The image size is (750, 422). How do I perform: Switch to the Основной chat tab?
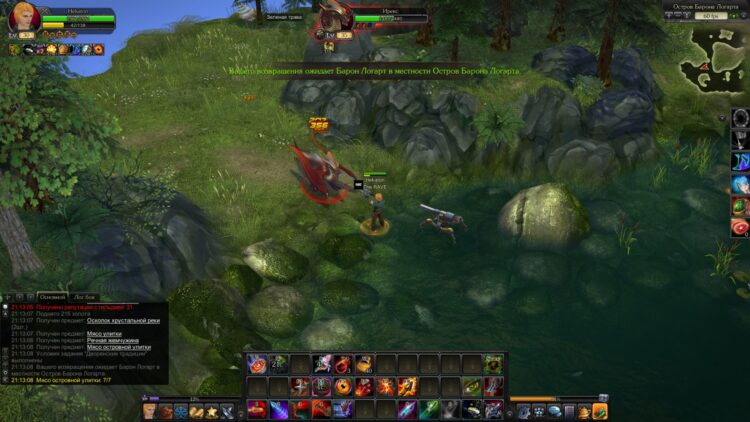[x=51, y=297]
